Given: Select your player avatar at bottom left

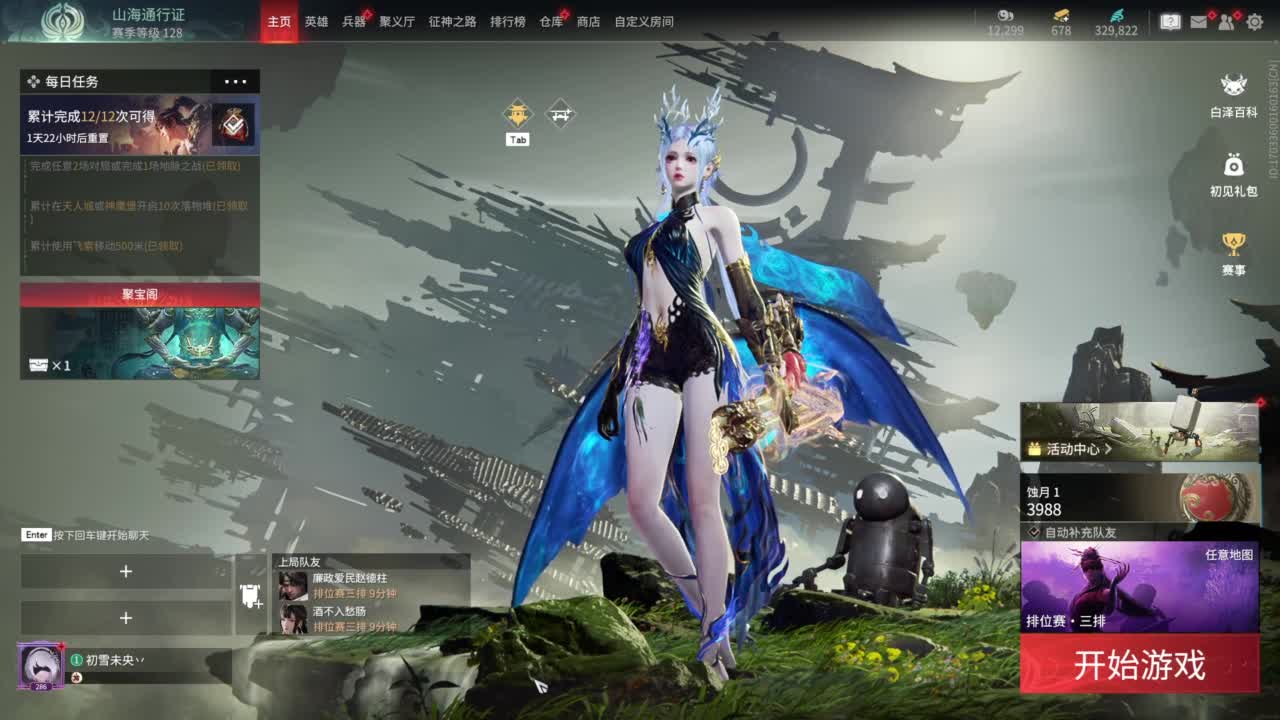Looking at the screenshot, I should click(40, 665).
